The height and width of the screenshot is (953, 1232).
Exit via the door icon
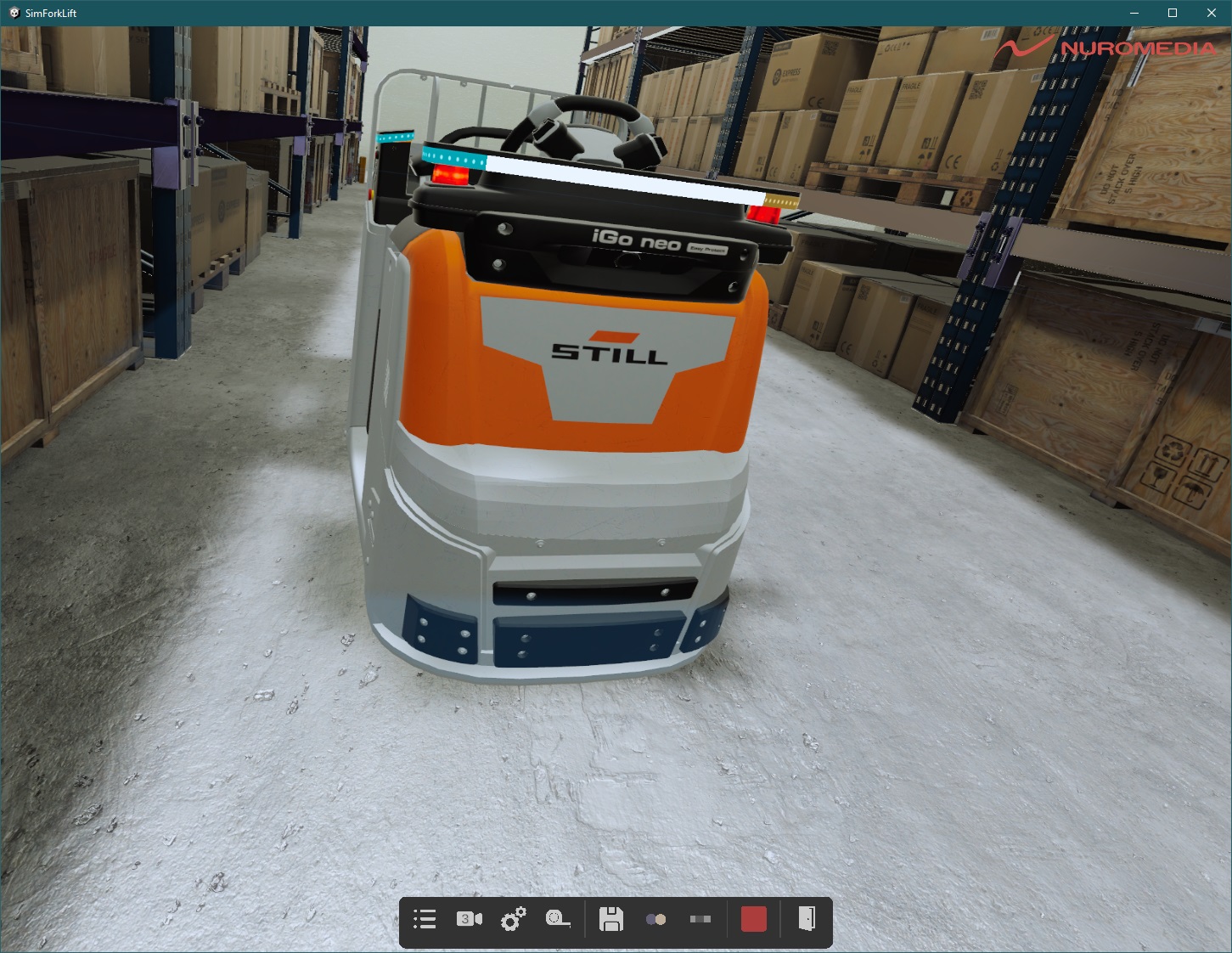click(x=807, y=918)
